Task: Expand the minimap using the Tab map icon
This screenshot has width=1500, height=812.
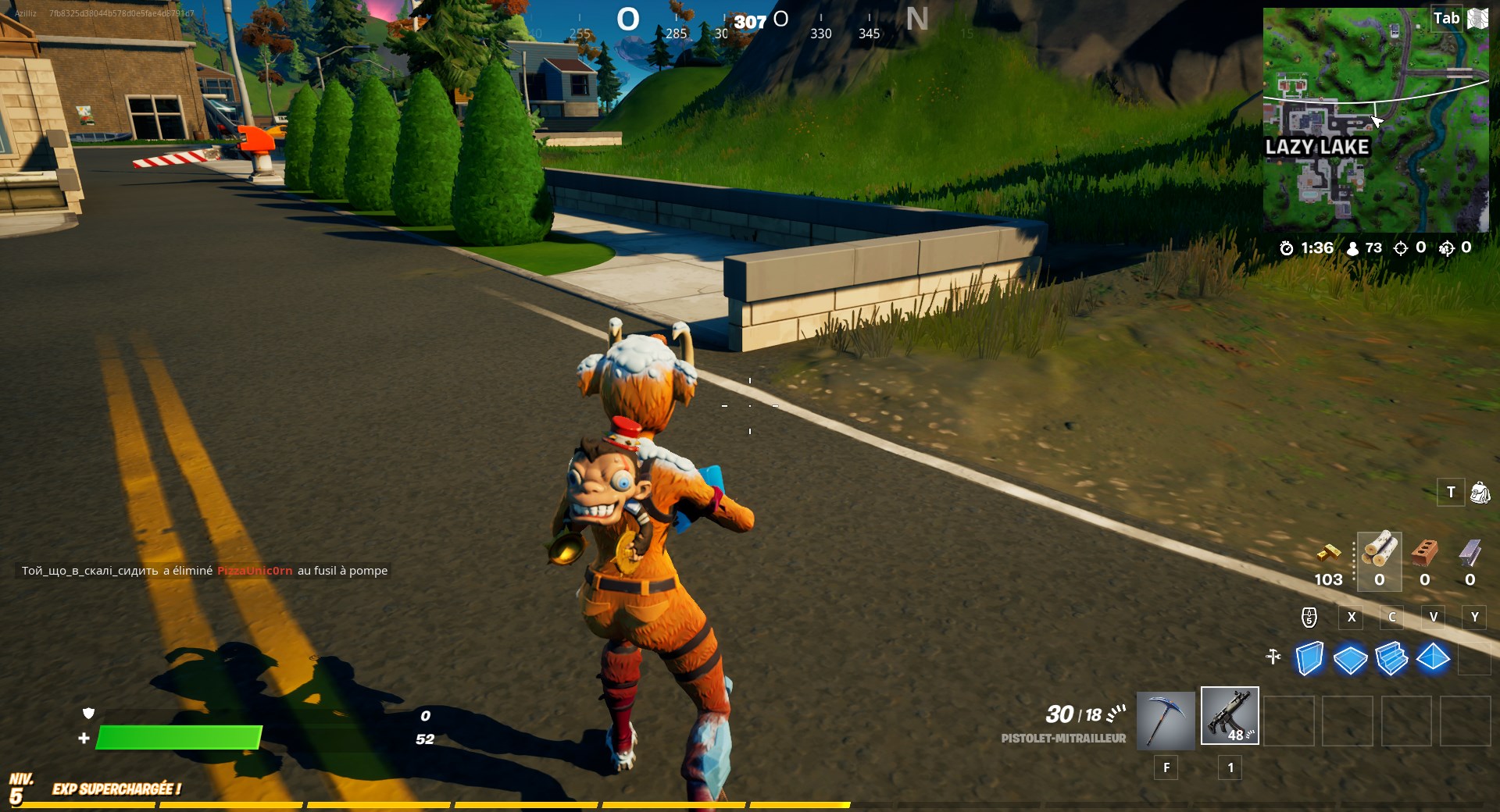Action: click(x=1477, y=18)
